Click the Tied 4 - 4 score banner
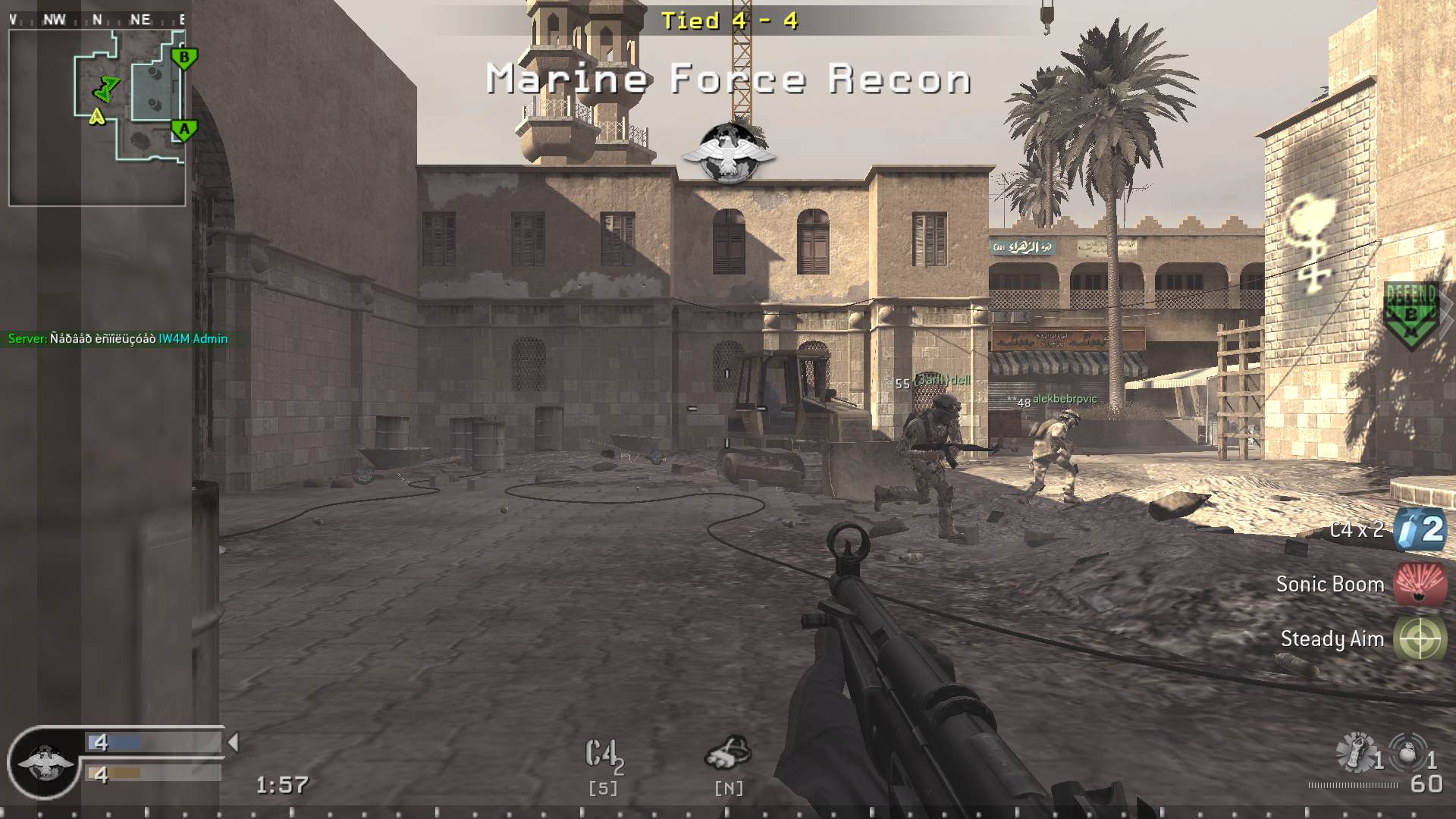 click(x=730, y=21)
